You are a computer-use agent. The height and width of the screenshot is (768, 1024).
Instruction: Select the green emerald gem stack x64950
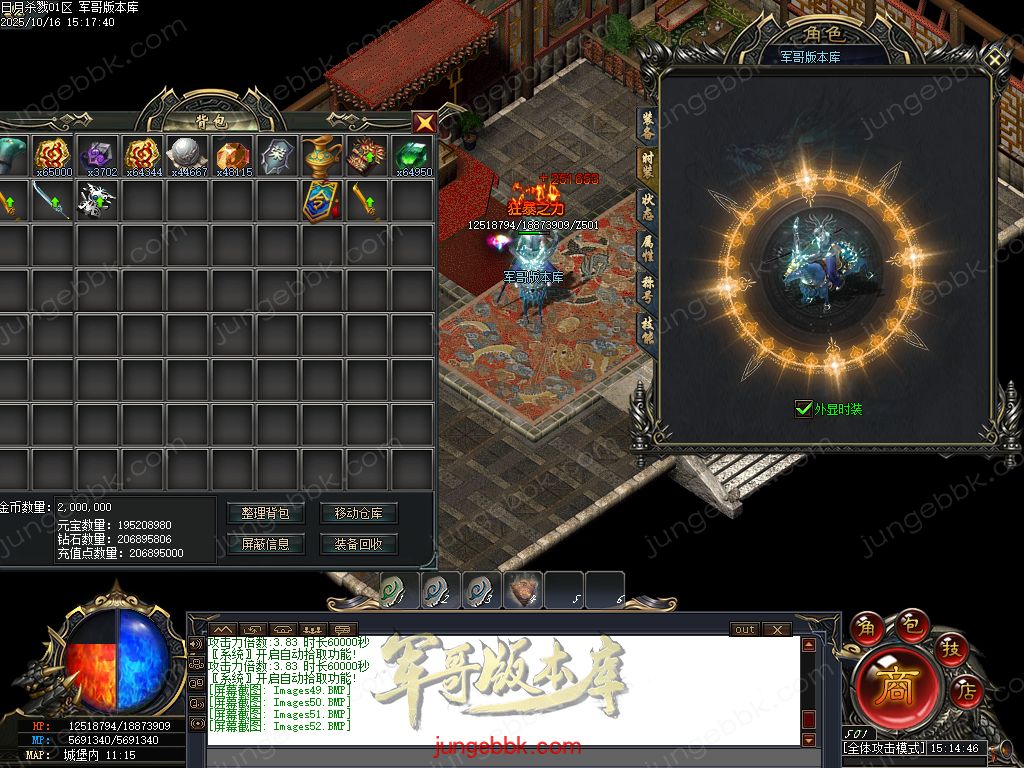pyautogui.click(x=412, y=156)
